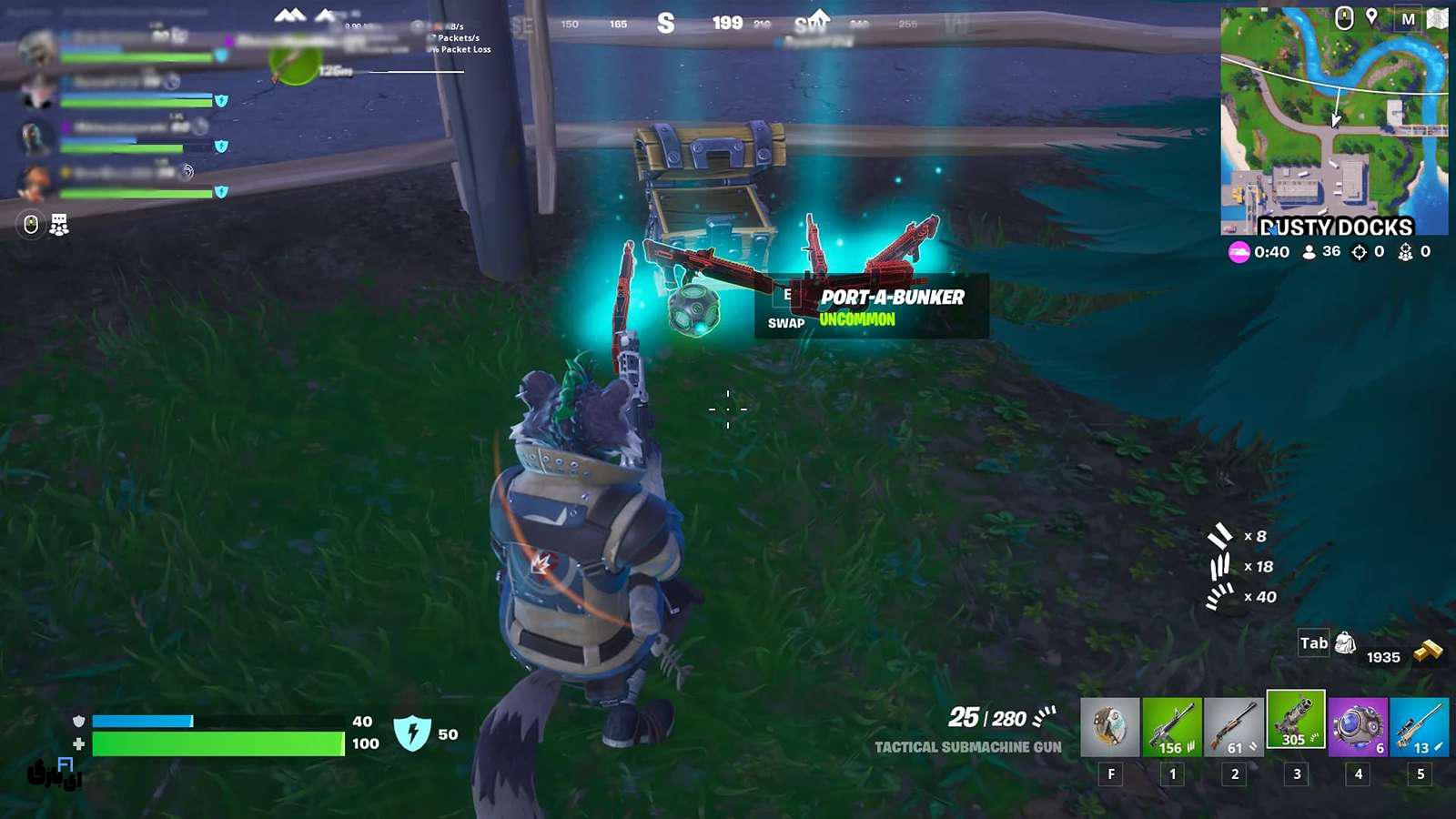The image size is (1456, 819).
Task: Click the backpack icon beside the Tab prompt
Action: (x=1345, y=642)
